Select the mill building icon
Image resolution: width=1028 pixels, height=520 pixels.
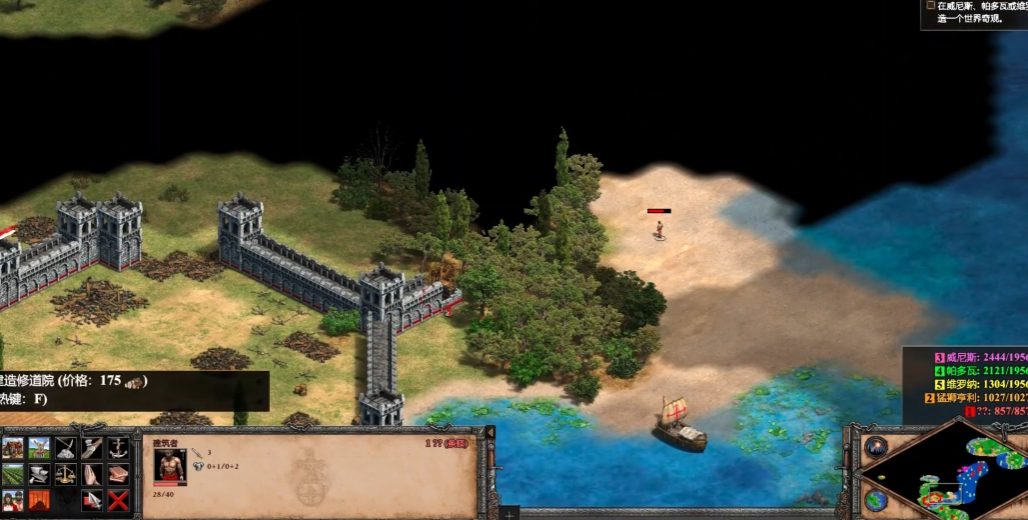point(40,448)
